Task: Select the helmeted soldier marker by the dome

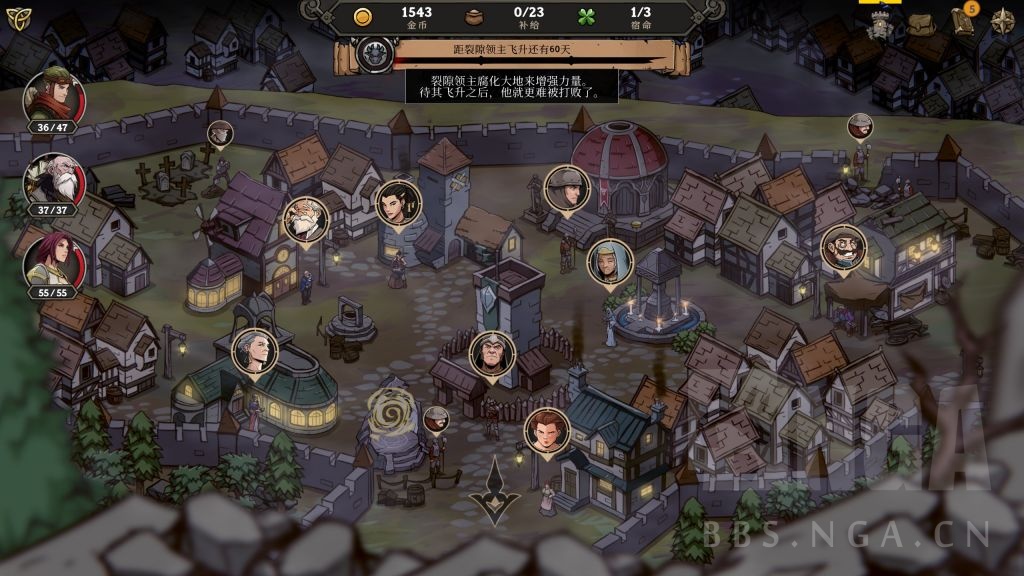Action: click(567, 189)
